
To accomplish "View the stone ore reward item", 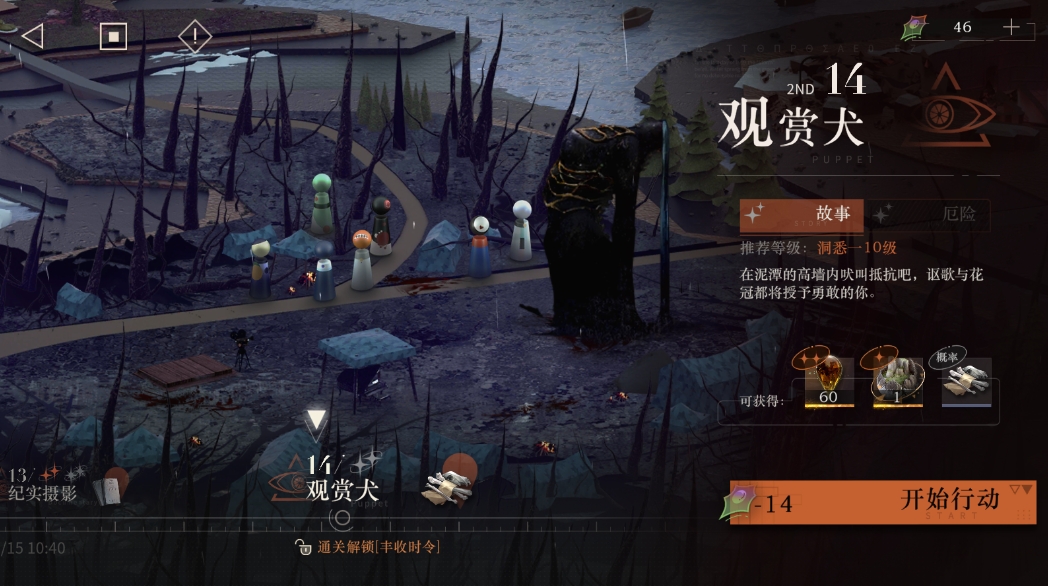I will tap(897, 382).
